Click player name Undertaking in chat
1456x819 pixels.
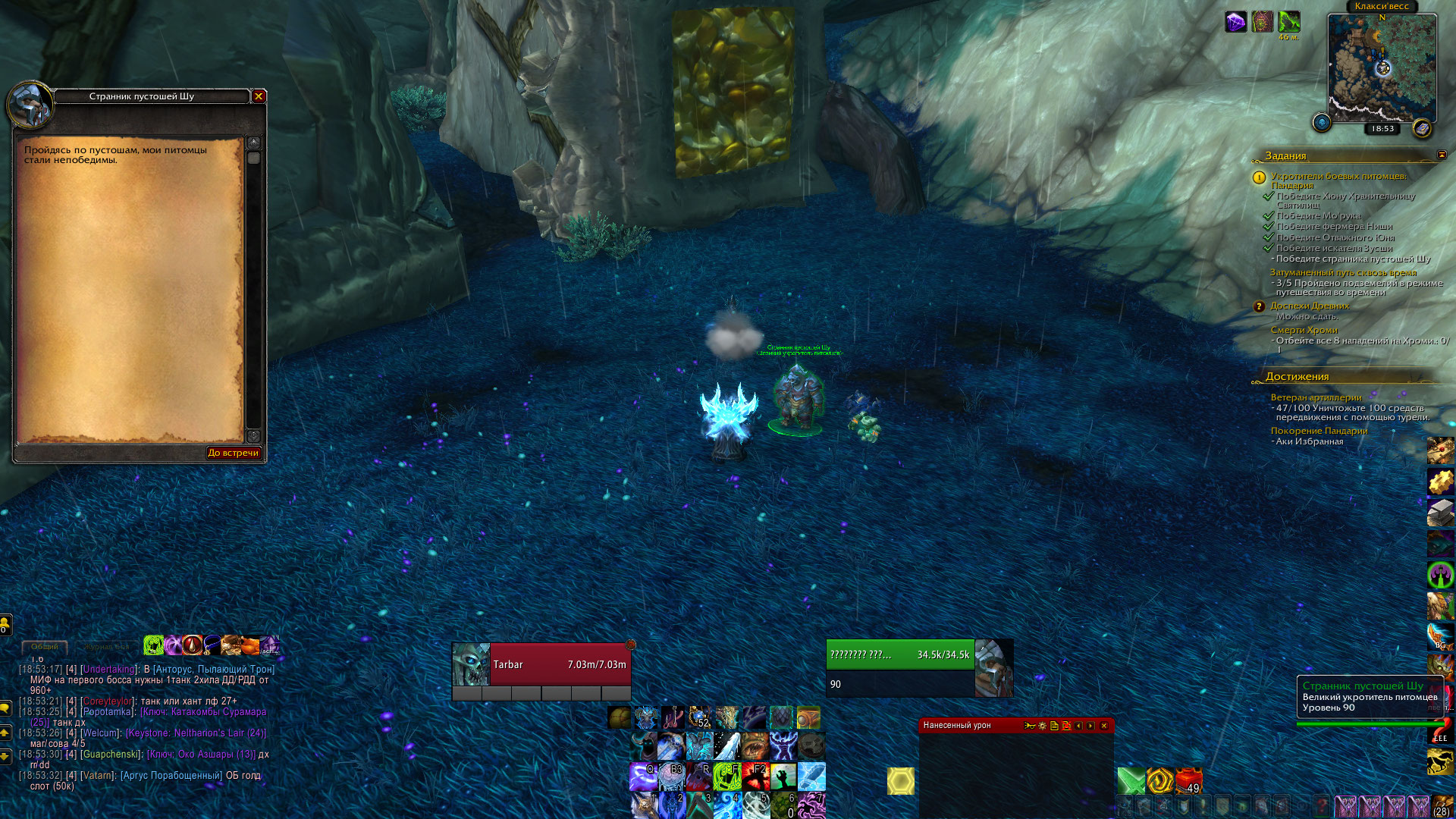(x=109, y=670)
